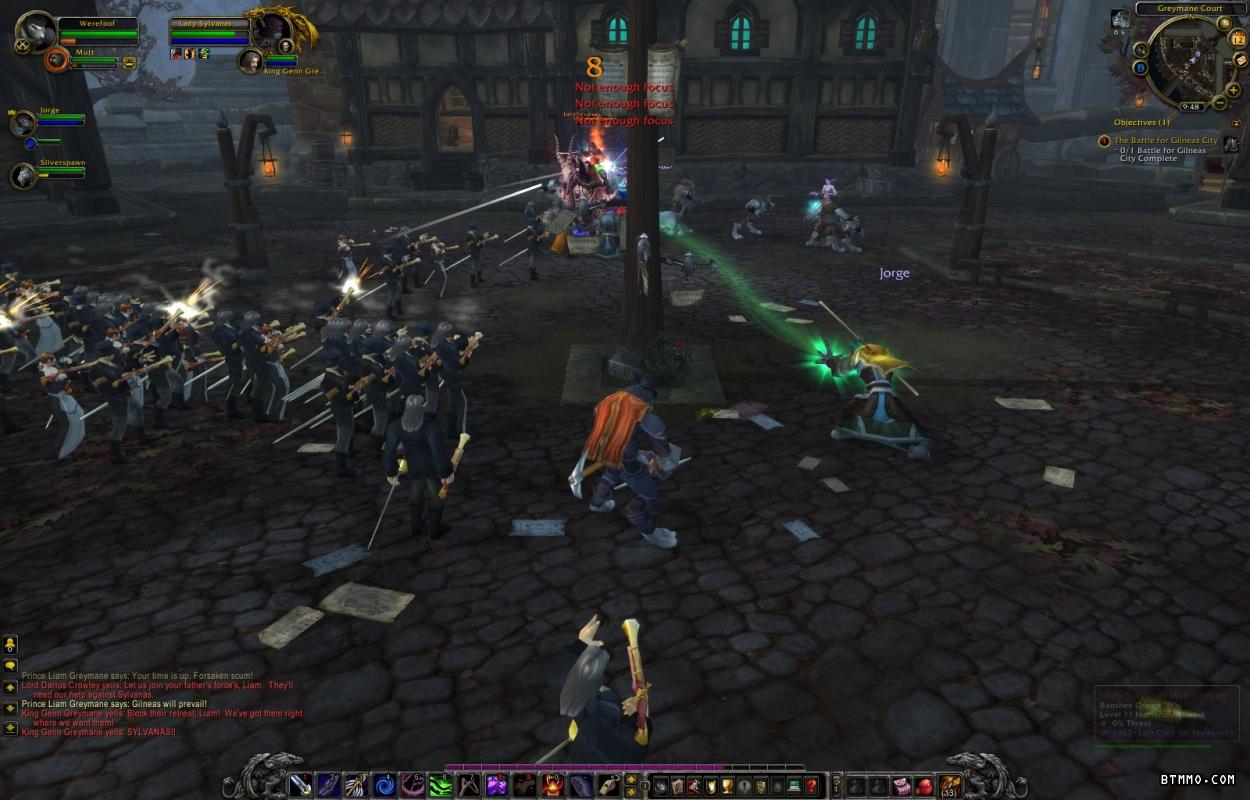
Task: Select the Lady Sylvanas target portrait
Action: (x=272, y=30)
